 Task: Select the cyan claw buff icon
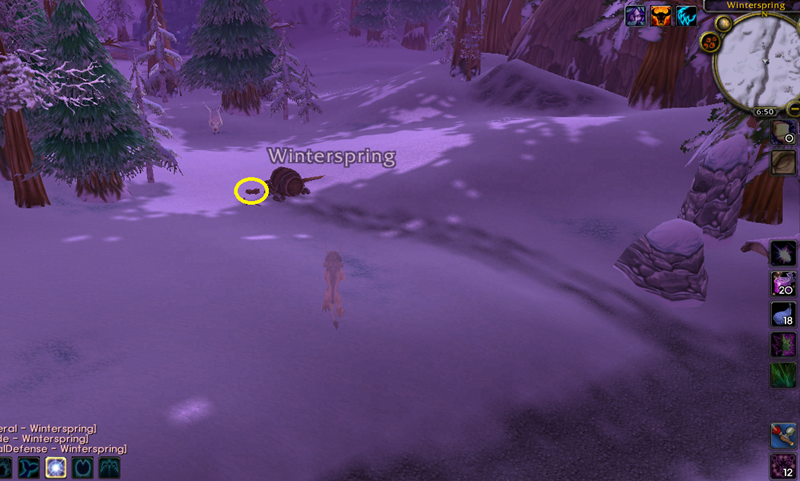pos(688,15)
